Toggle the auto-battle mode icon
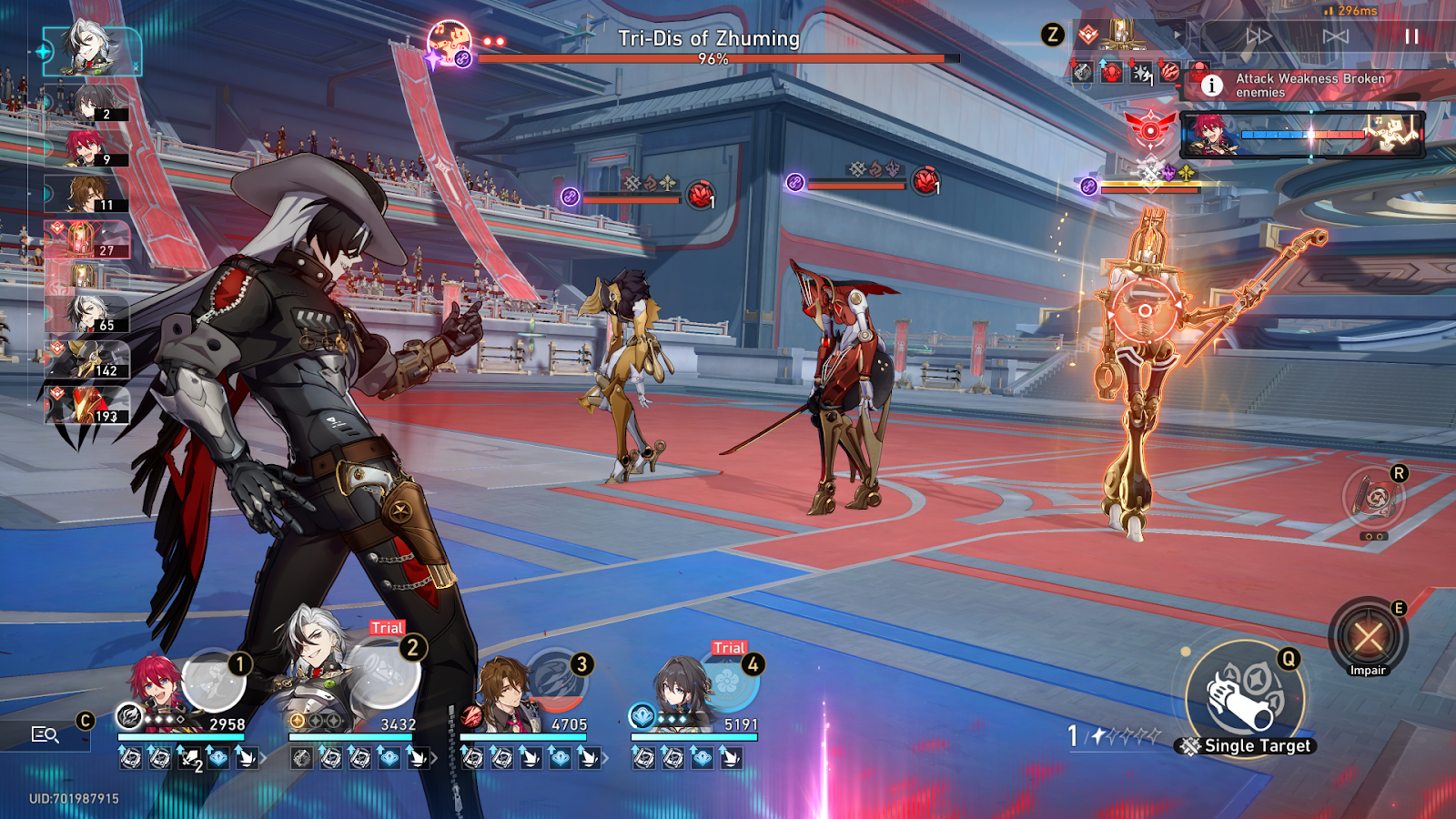Image resolution: width=1456 pixels, height=819 pixels. [1335, 36]
